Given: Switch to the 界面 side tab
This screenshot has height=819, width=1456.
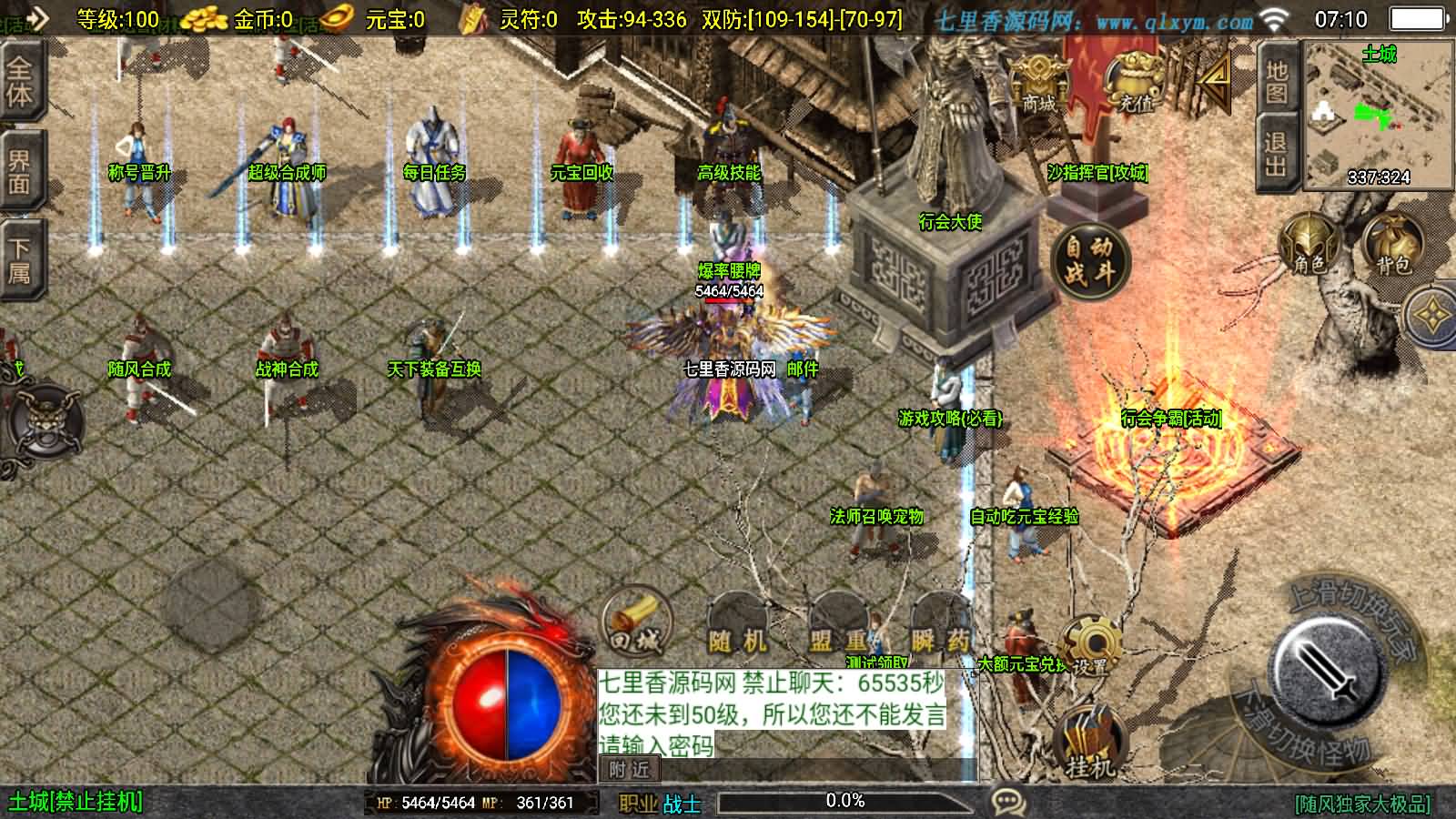Looking at the screenshot, I should click(20, 173).
